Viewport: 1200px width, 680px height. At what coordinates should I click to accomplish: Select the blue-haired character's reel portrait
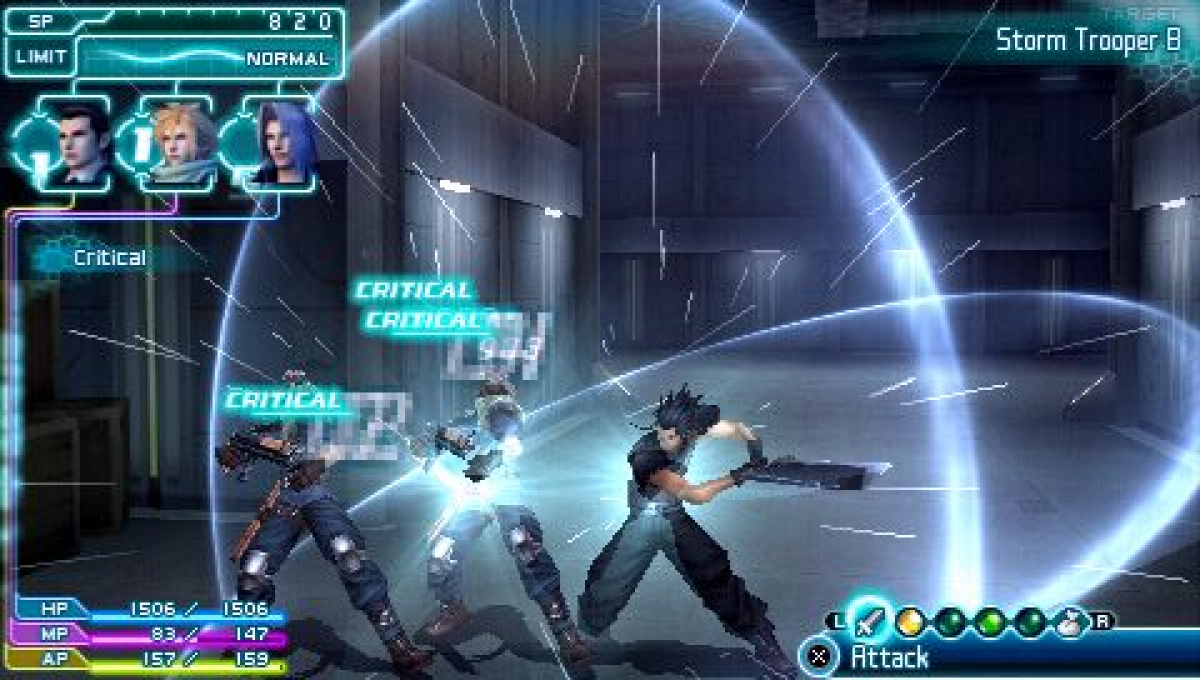282,143
